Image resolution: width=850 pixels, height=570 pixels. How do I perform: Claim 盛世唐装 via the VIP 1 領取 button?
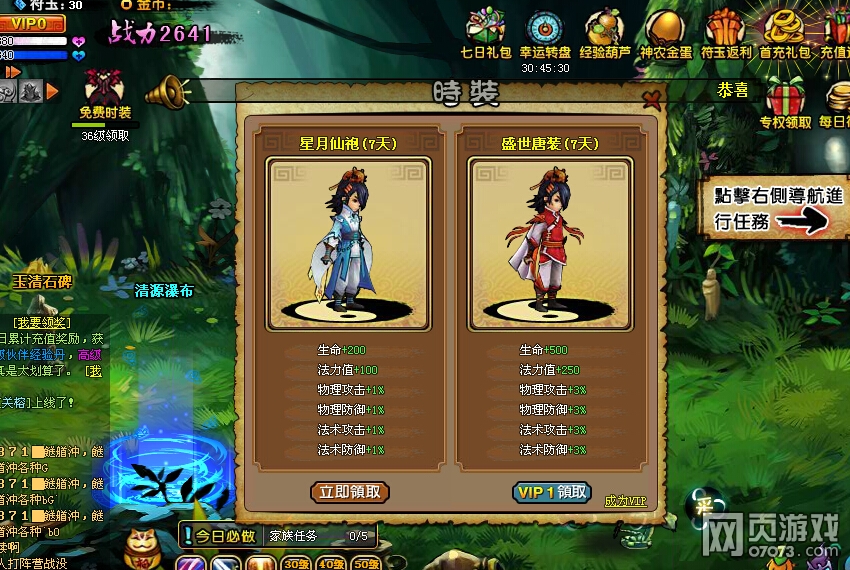pyautogui.click(x=551, y=492)
